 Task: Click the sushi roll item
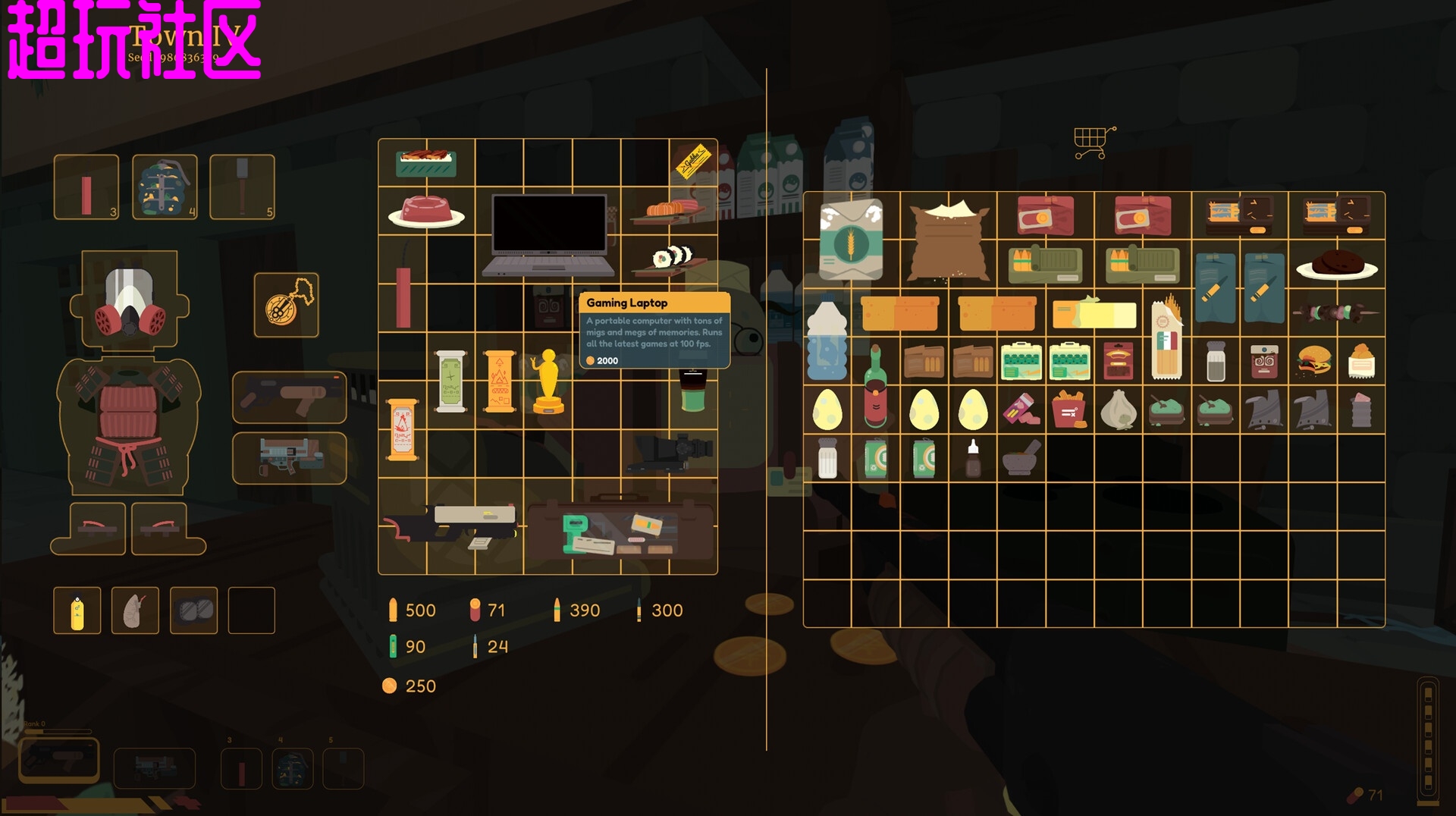[672, 259]
